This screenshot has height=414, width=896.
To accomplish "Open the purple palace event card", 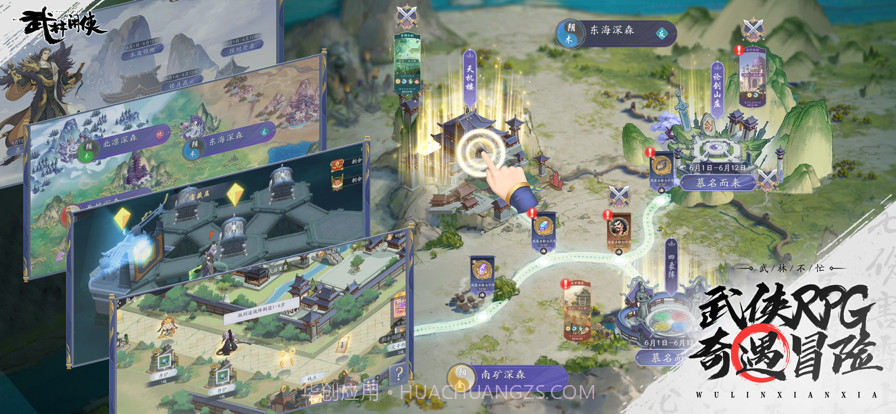I will point(751,72).
